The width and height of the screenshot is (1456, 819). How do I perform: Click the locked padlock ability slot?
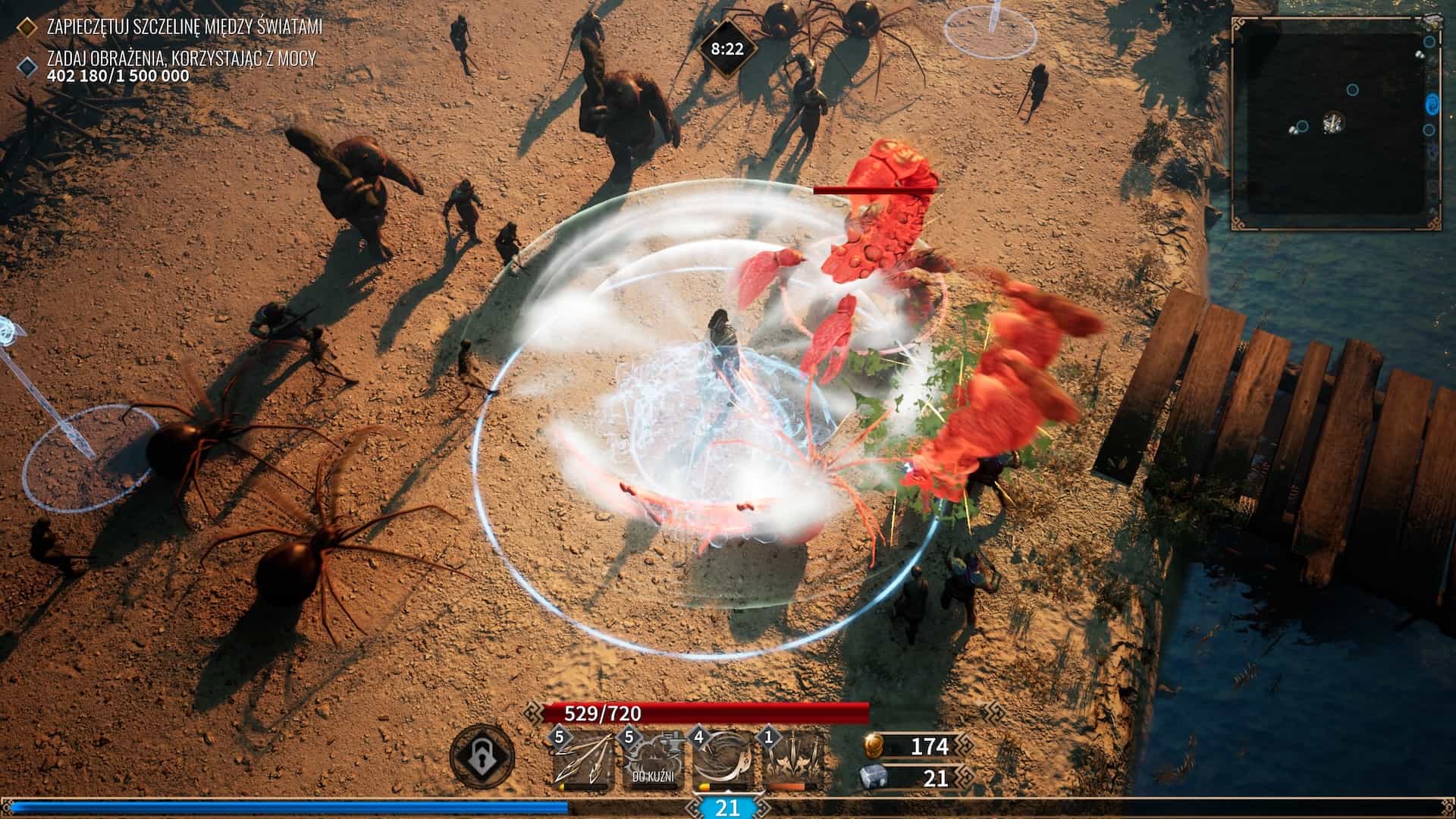[x=482, y=756]
